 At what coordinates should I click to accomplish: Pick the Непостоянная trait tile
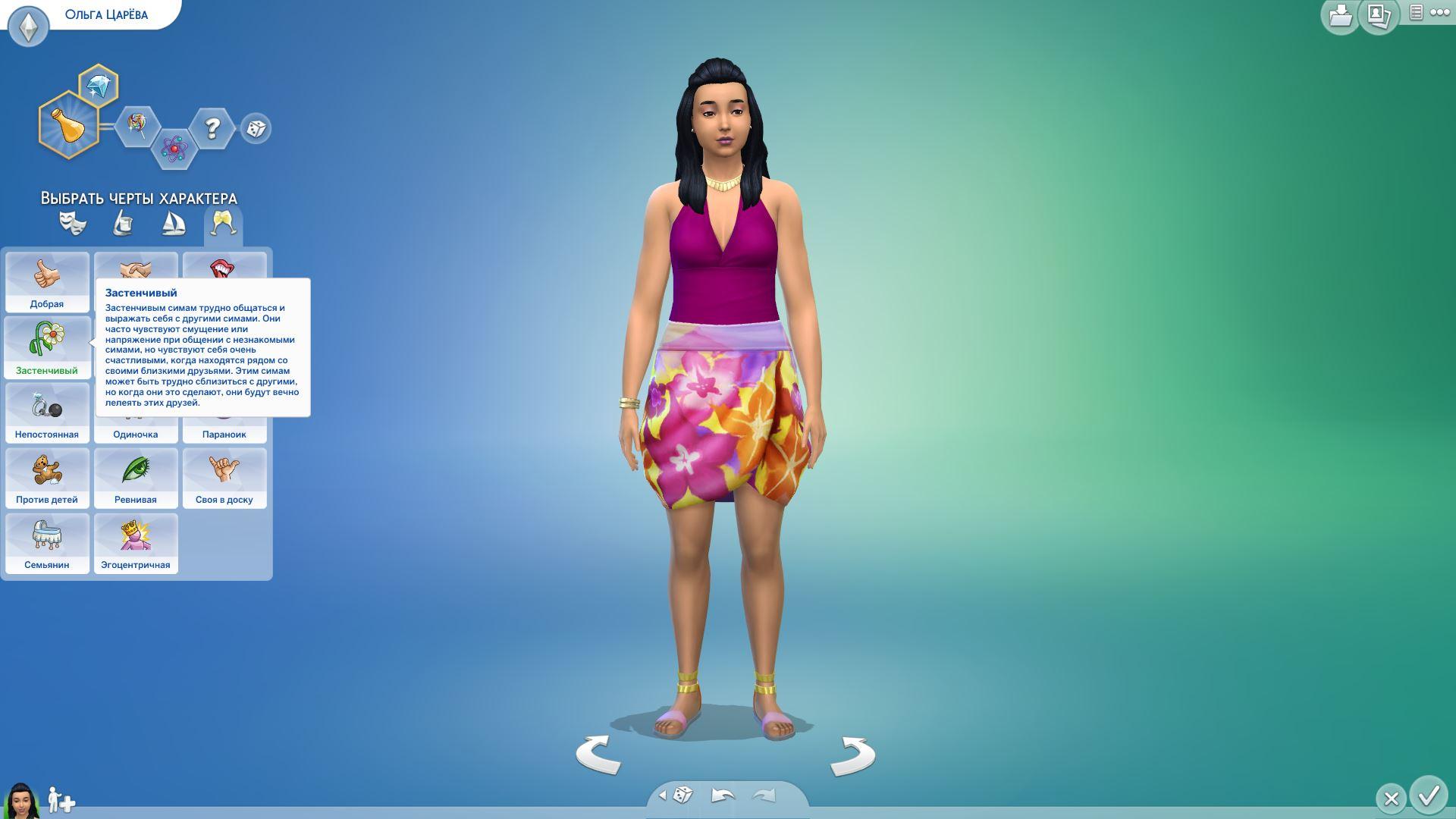47,413
